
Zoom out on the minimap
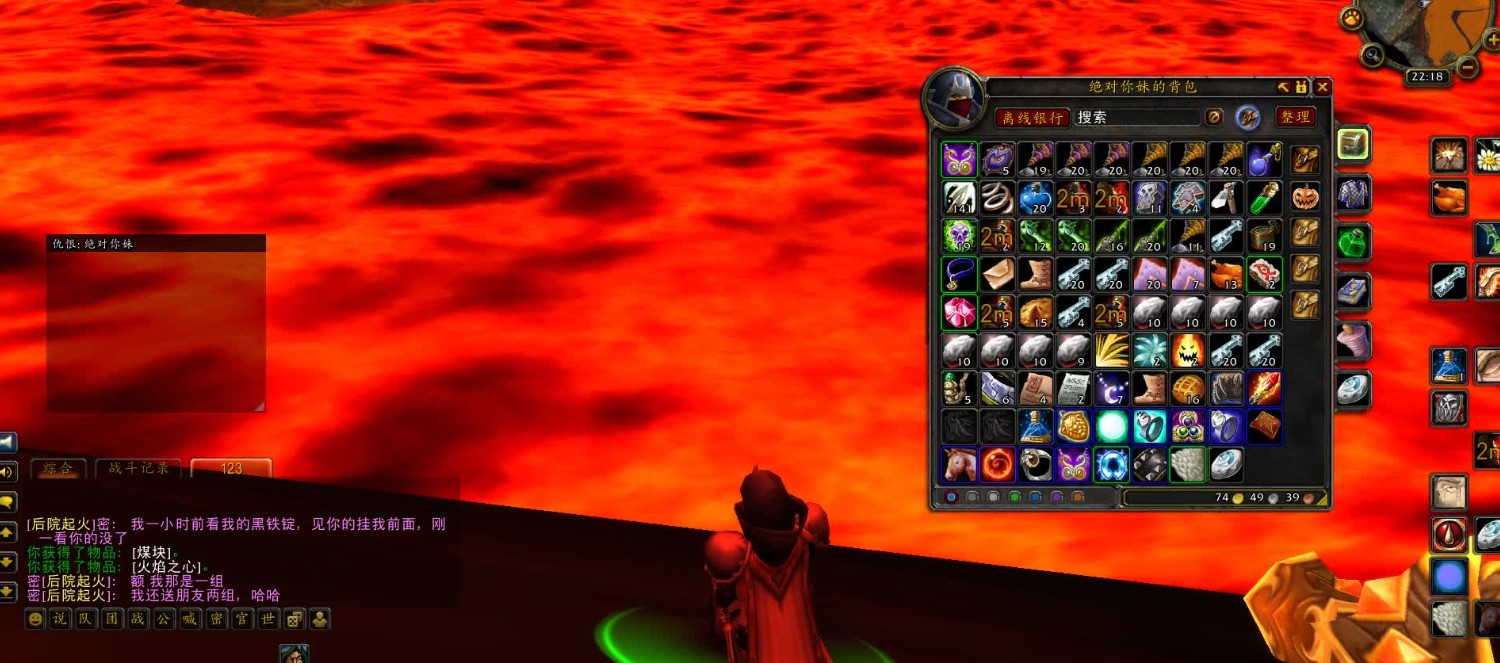[x=1467, y=68]
